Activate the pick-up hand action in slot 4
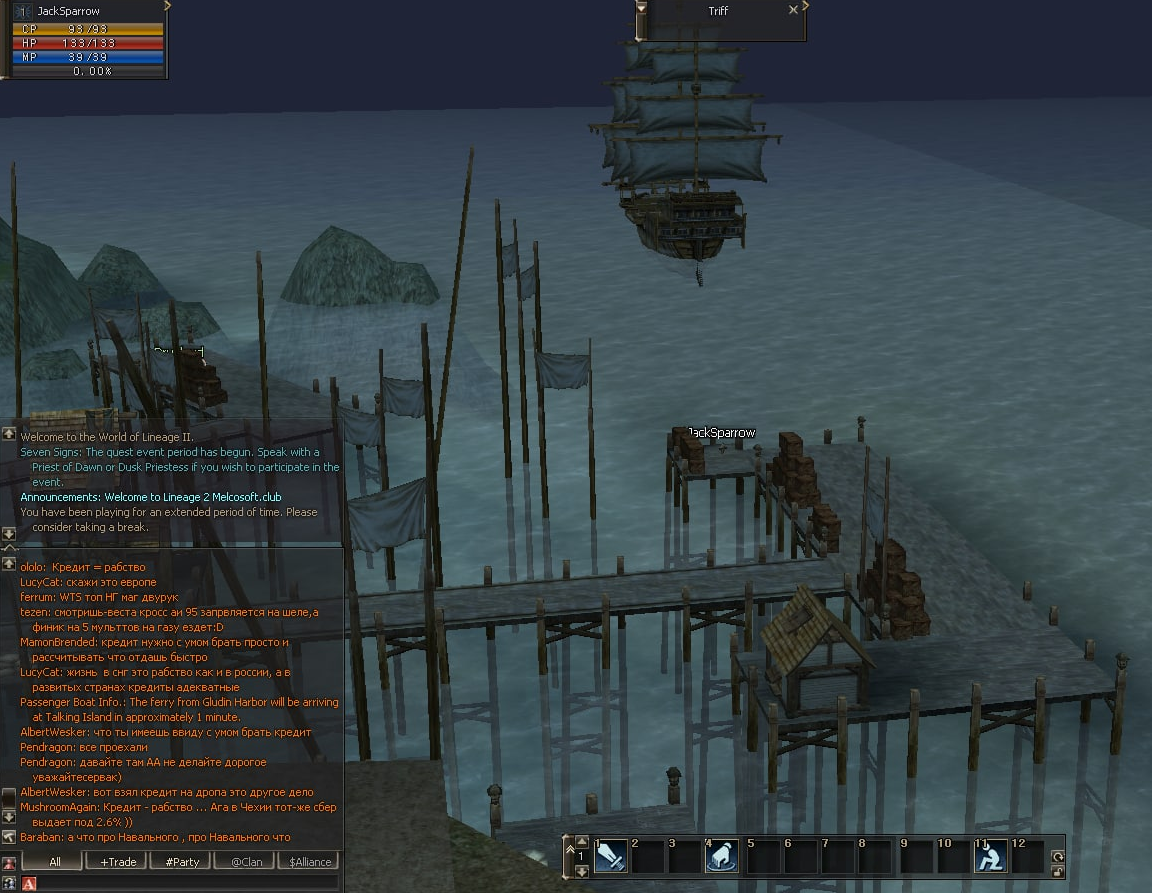Image resolution: width=1152 pixels, height=893 pixels. click(x=723, y=856)
